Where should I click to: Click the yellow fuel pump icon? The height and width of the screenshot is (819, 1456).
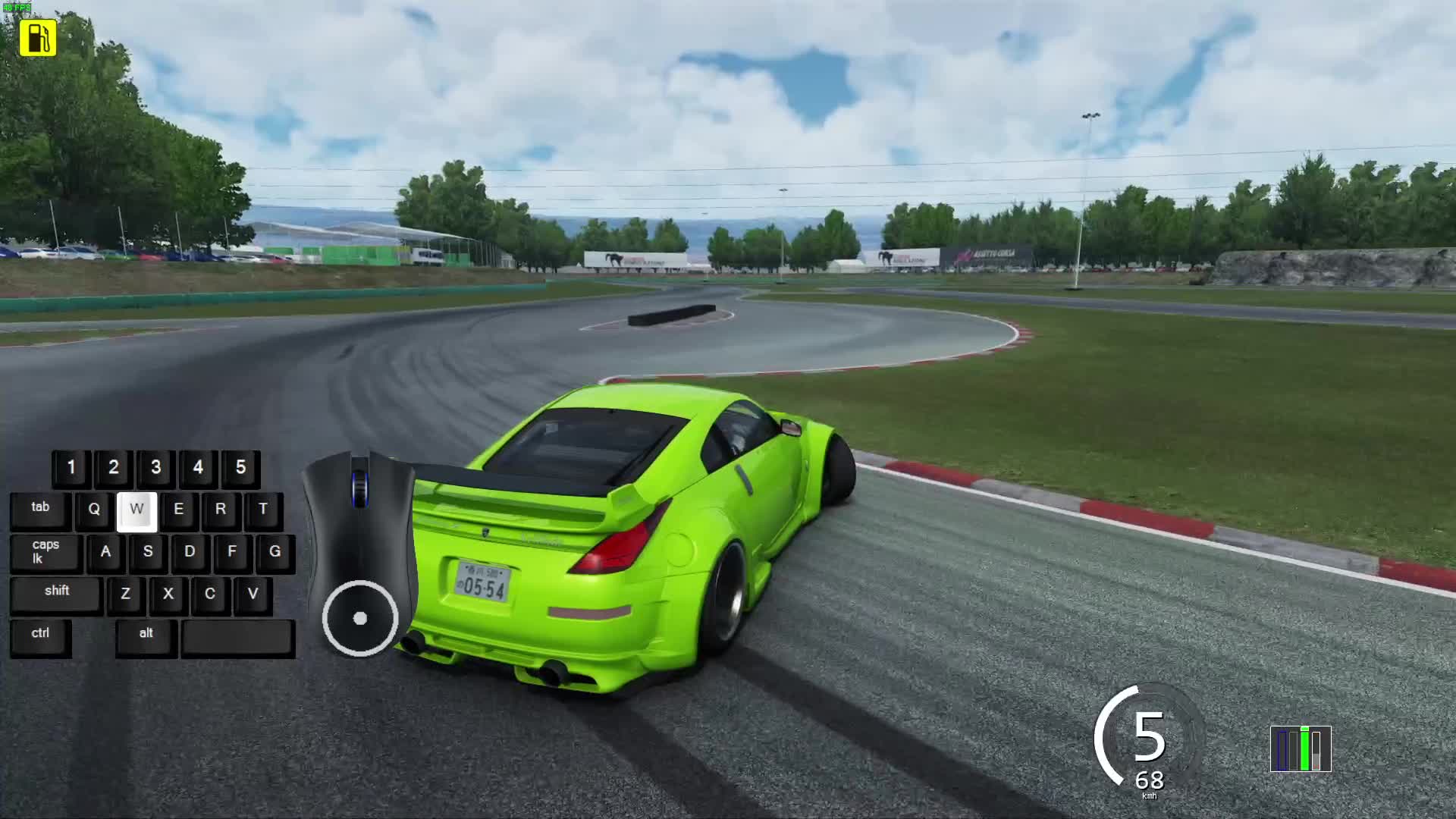pos(38,38)
